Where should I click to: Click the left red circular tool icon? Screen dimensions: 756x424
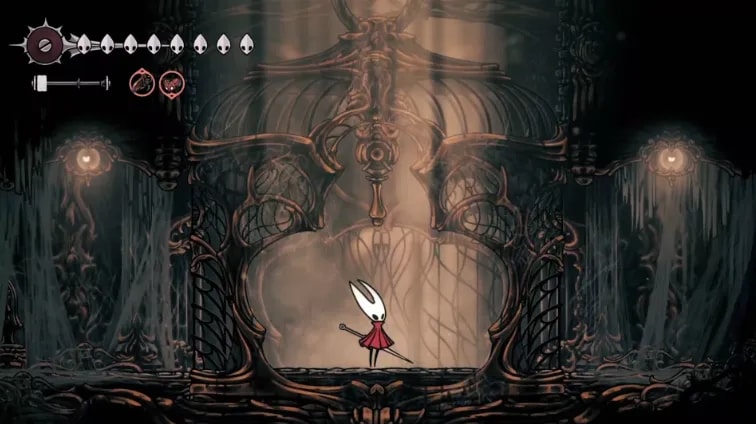pyautogui.click(x=141, y=83)
